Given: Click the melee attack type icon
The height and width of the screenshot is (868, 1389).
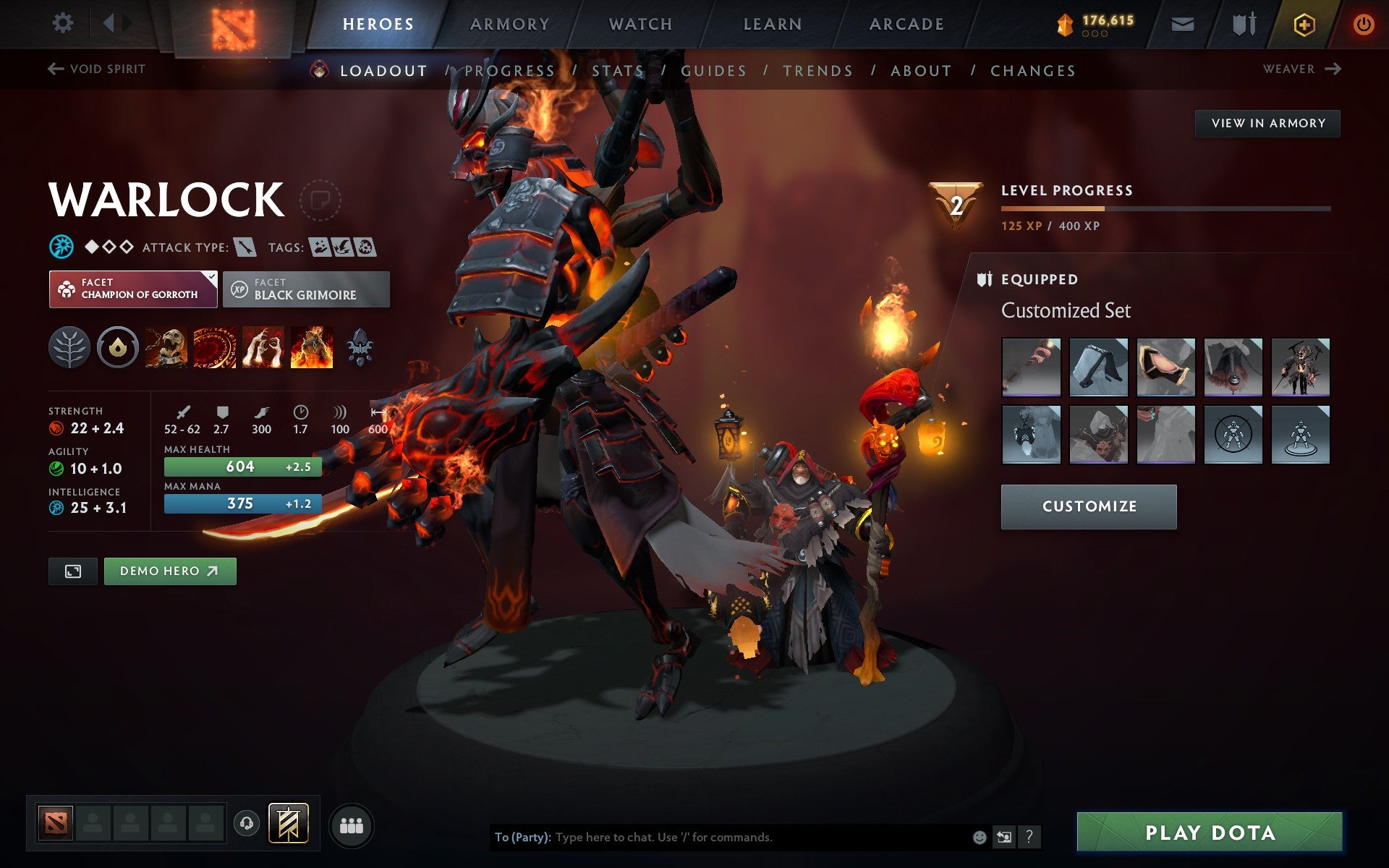Looking at the screenshot, I should [247, 247].
